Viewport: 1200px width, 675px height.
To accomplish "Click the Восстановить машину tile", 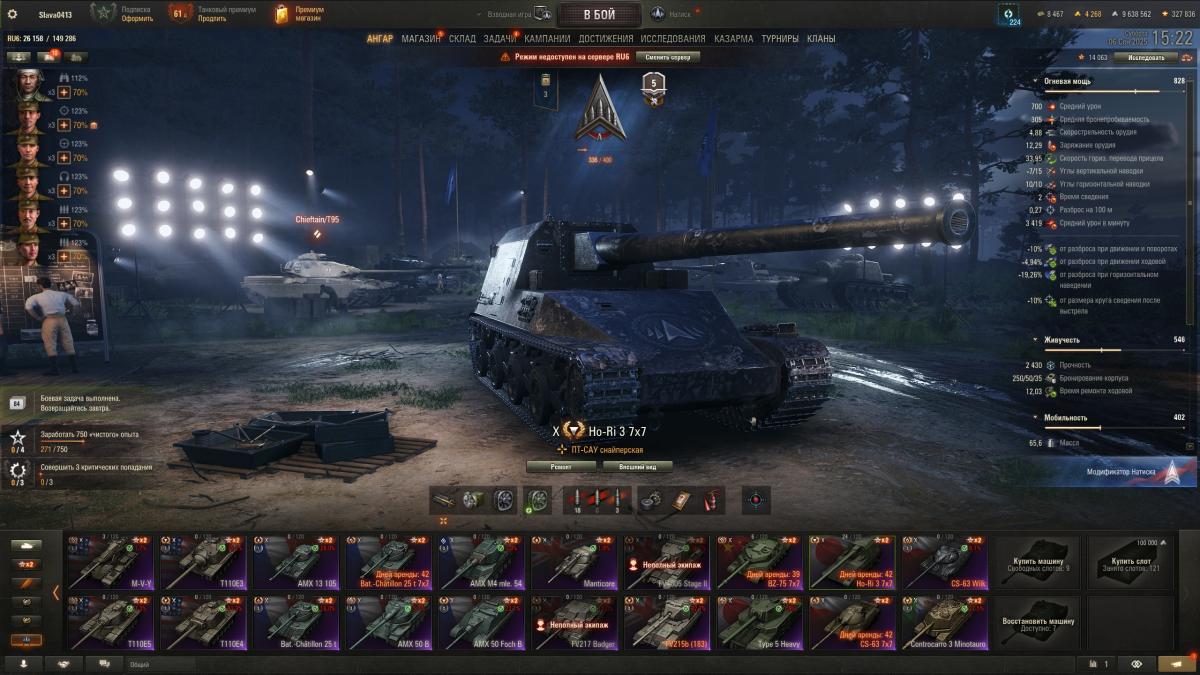I will pyautogui.click(x=1037, y=622).
